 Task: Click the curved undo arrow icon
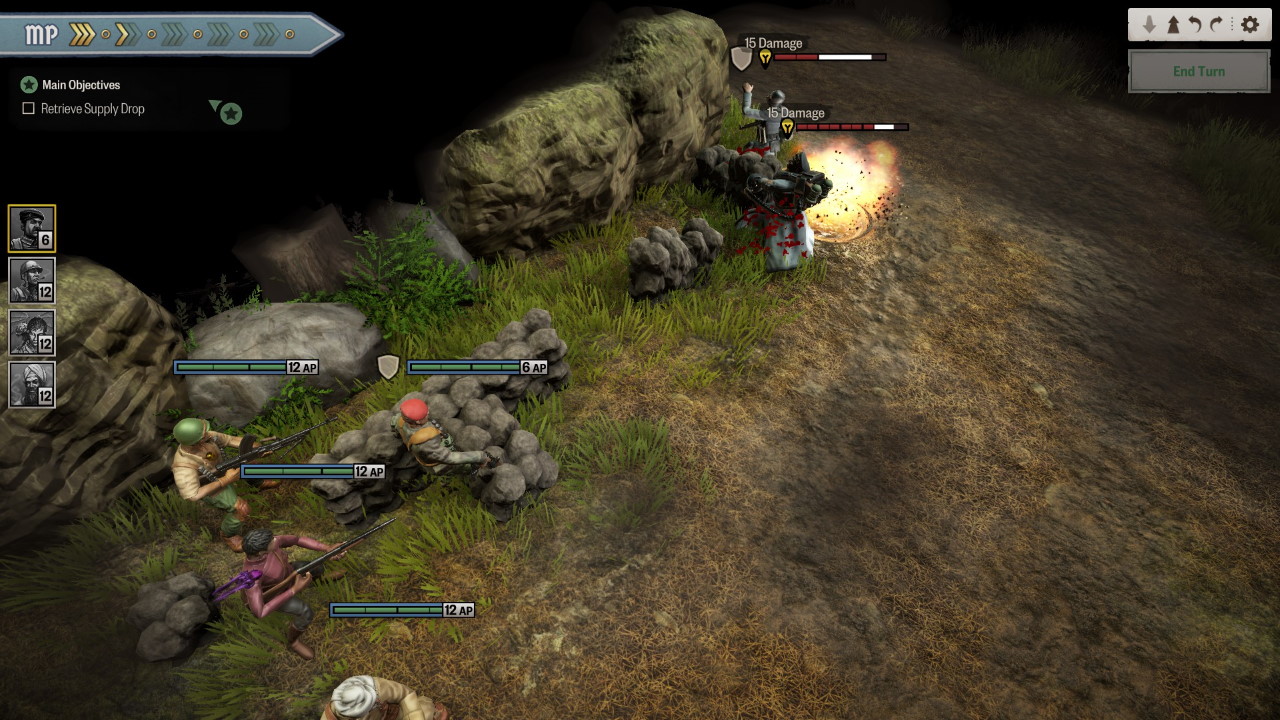1194,25
